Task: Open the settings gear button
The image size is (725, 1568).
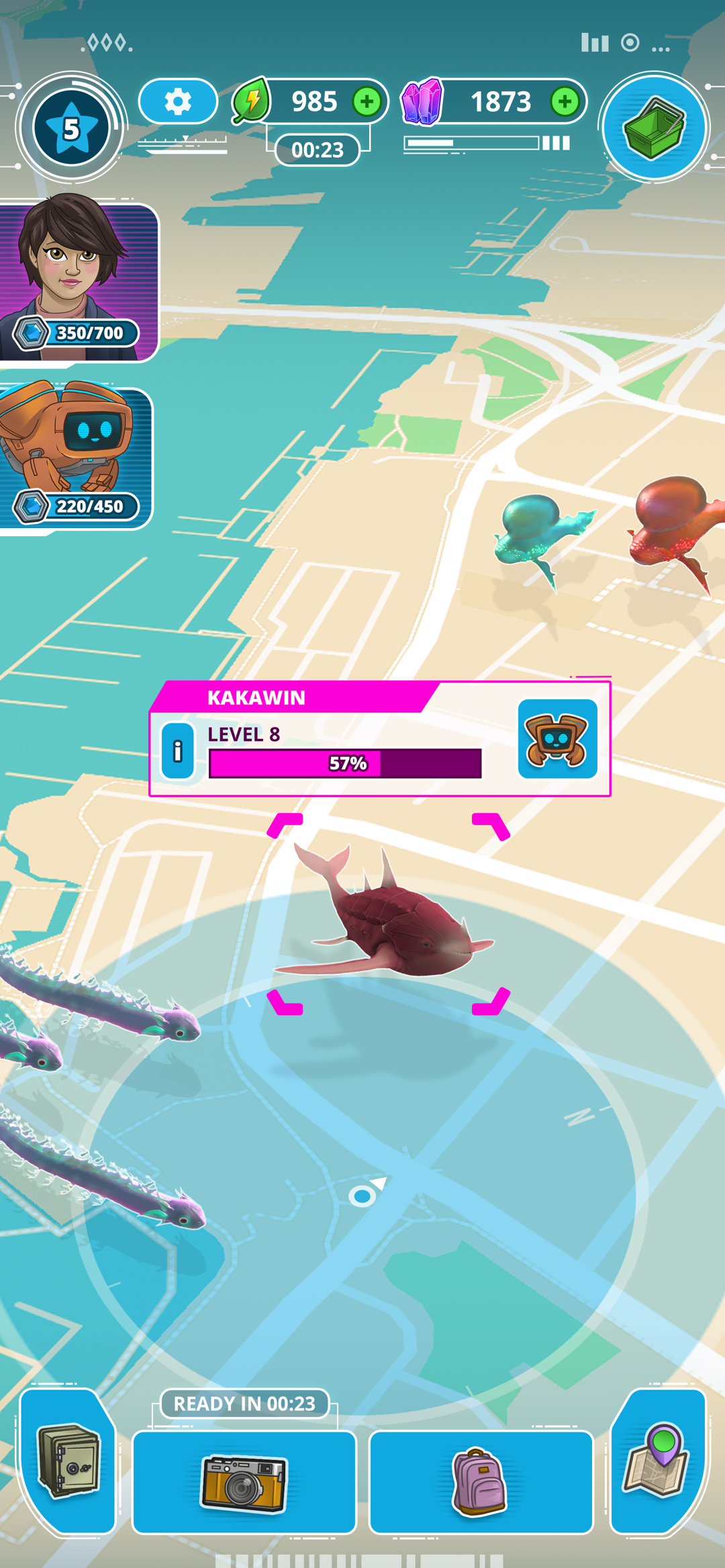Action: point(178,101)
